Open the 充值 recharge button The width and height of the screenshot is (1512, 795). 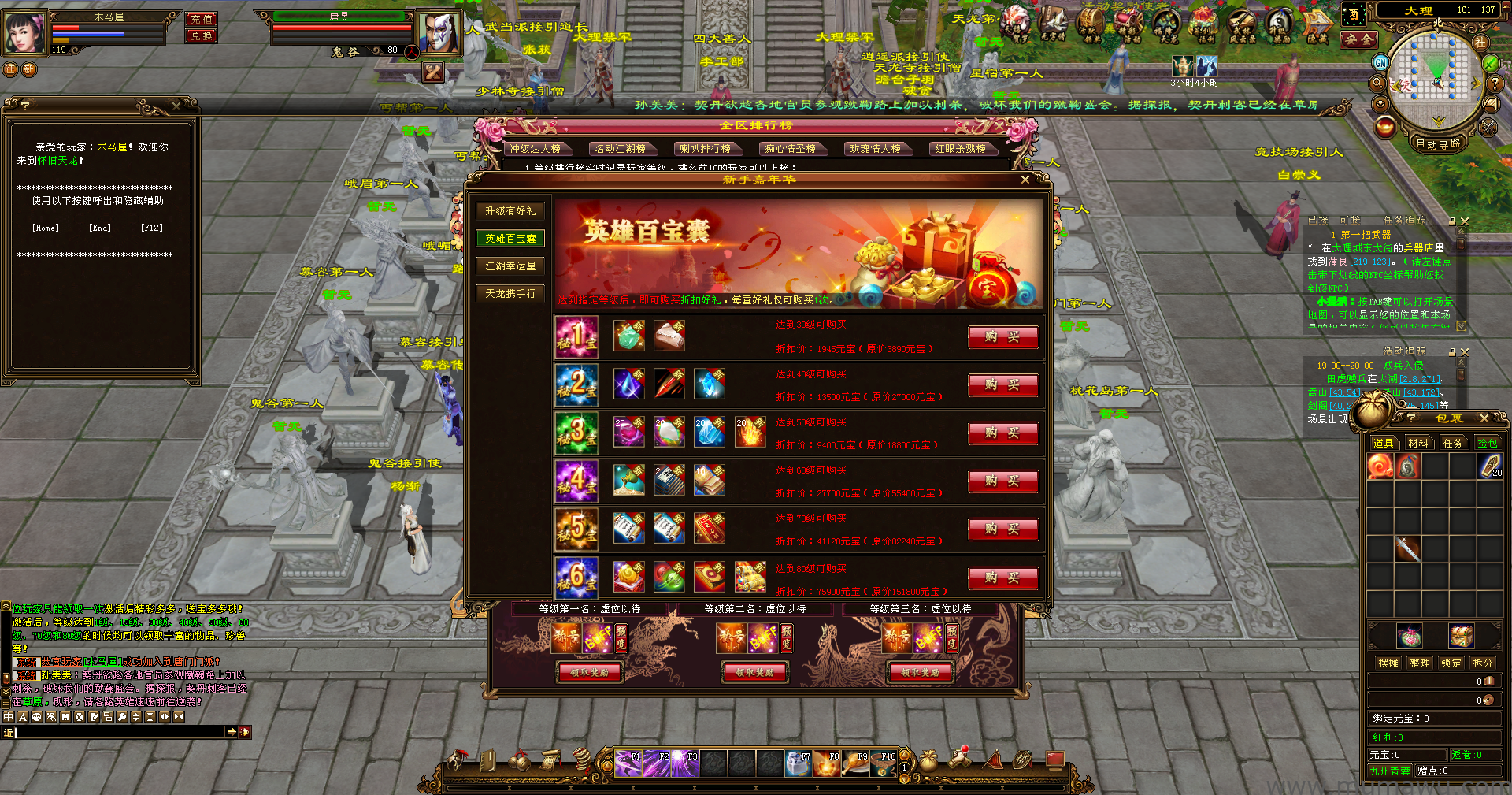(x=202, y=19)
